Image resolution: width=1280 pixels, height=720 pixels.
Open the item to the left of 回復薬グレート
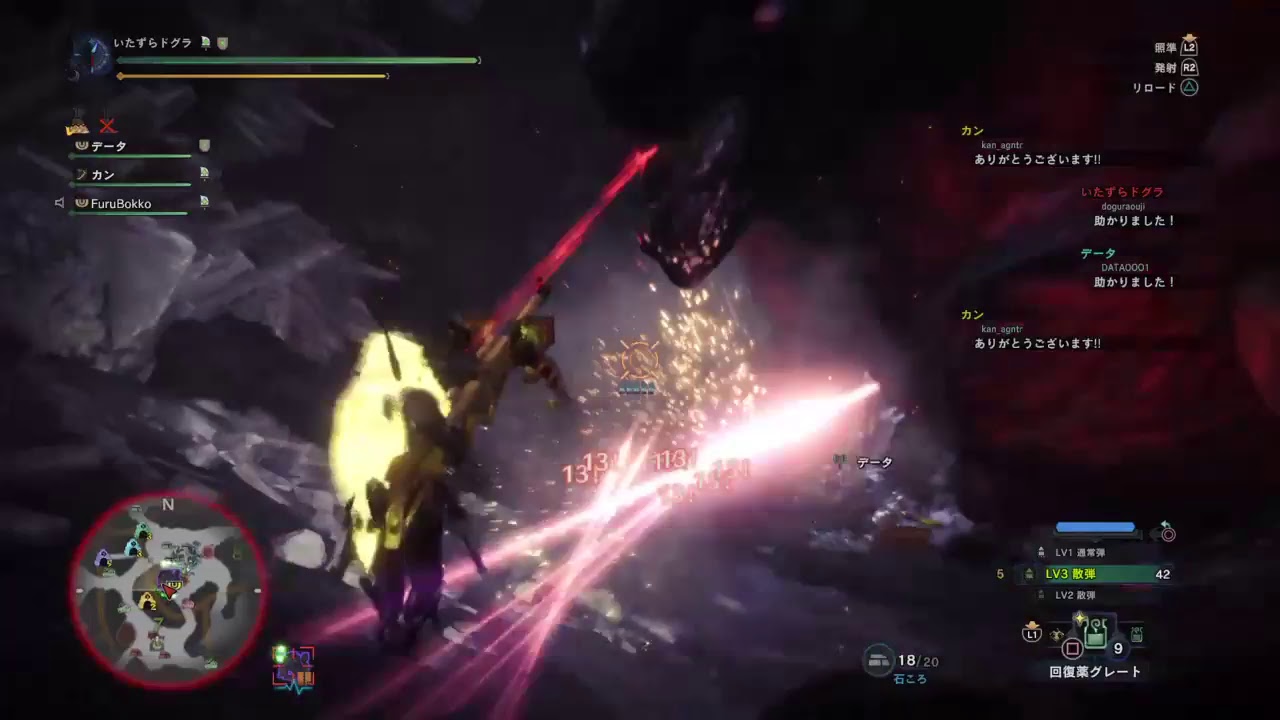click(x=1056, y=633)
